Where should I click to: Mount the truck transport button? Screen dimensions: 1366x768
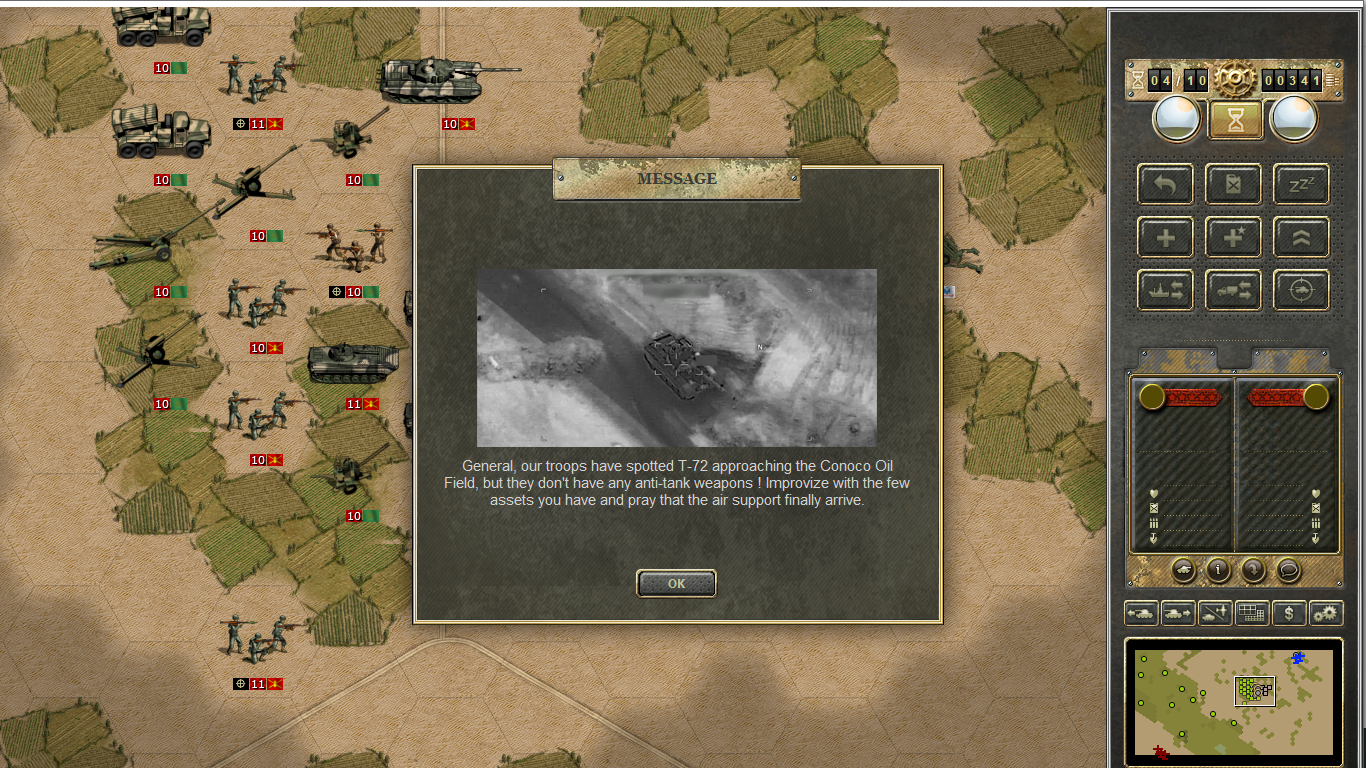point(1233,291)
